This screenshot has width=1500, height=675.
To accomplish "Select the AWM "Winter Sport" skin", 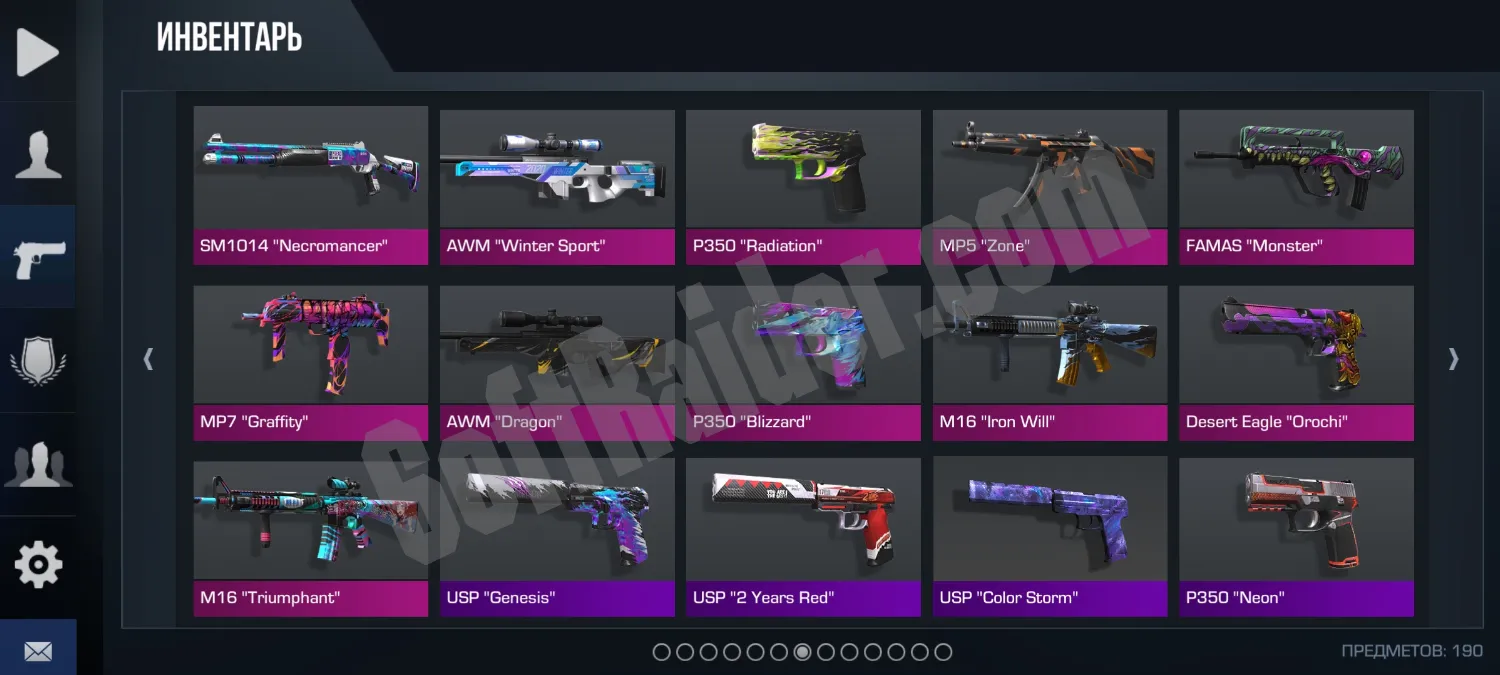I will coord(557,185).
